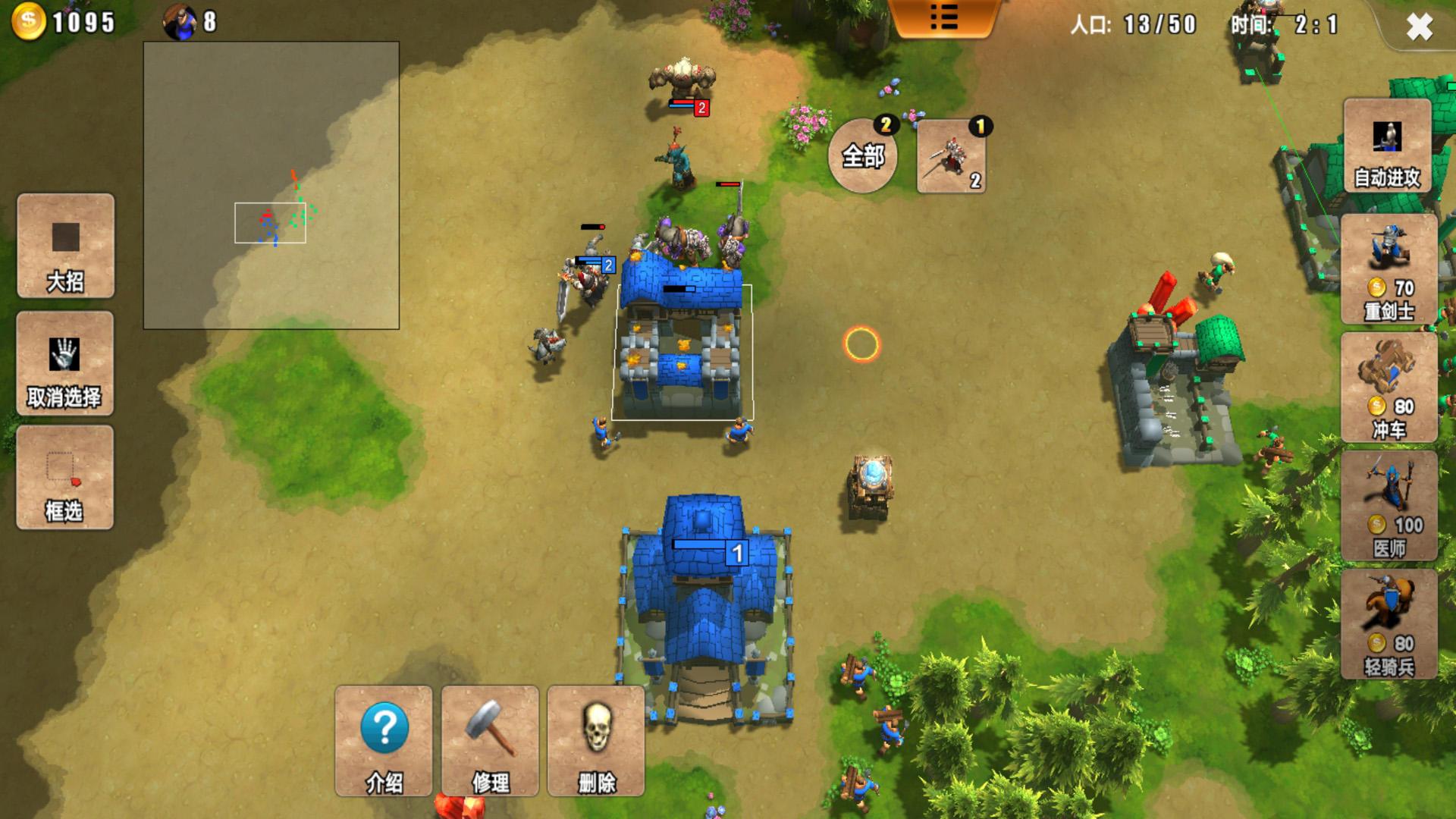Image resolution: width=1456 pixels, height=819 pixels.
Task: Enable 框选 box selection mode
Action: point(65,477)
